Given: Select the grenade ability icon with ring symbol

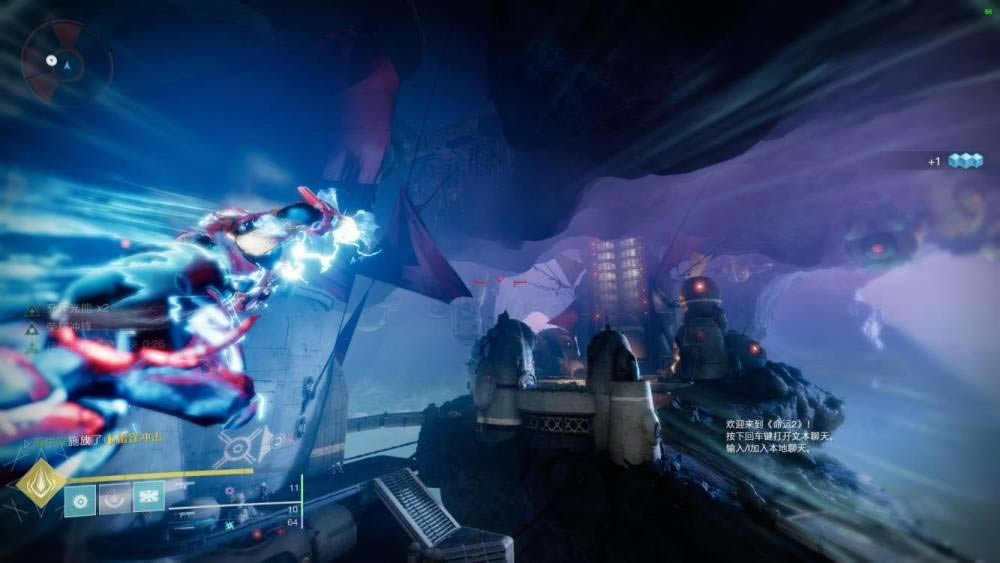Looking at the screenshot, I should click(80, 497).
